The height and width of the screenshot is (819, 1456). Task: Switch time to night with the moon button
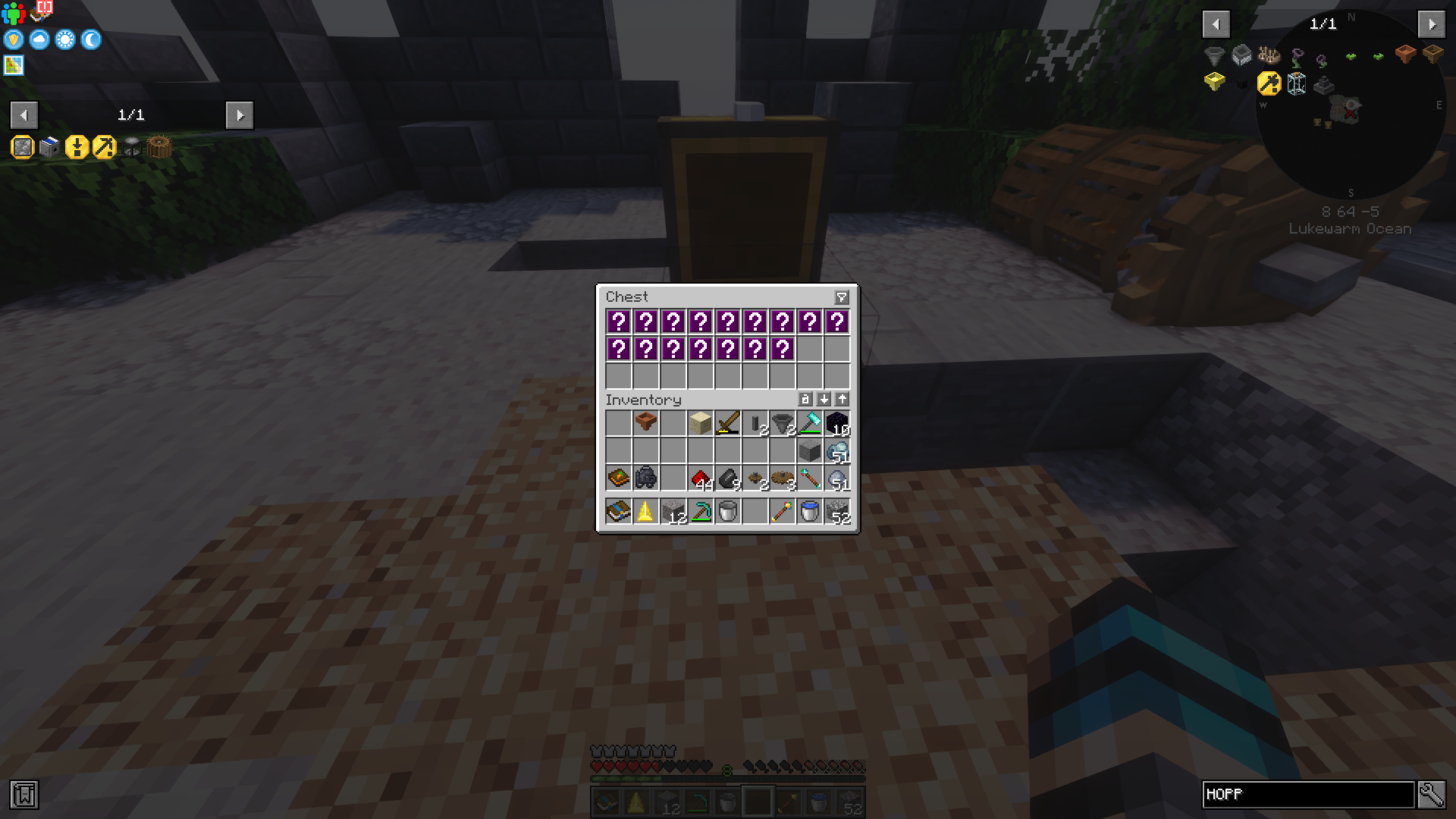coord(90,40)
